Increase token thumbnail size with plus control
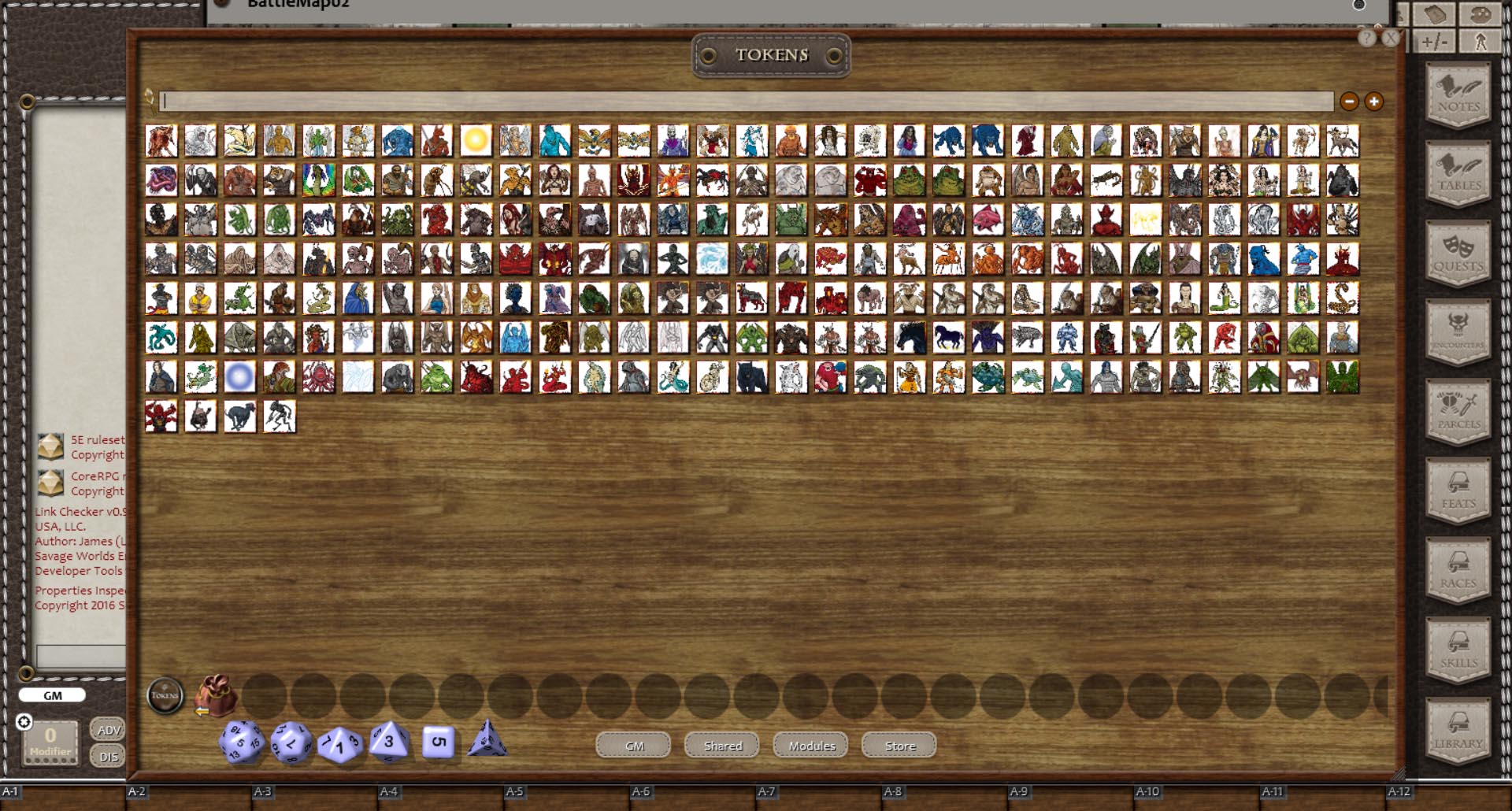 [1373, 101]
